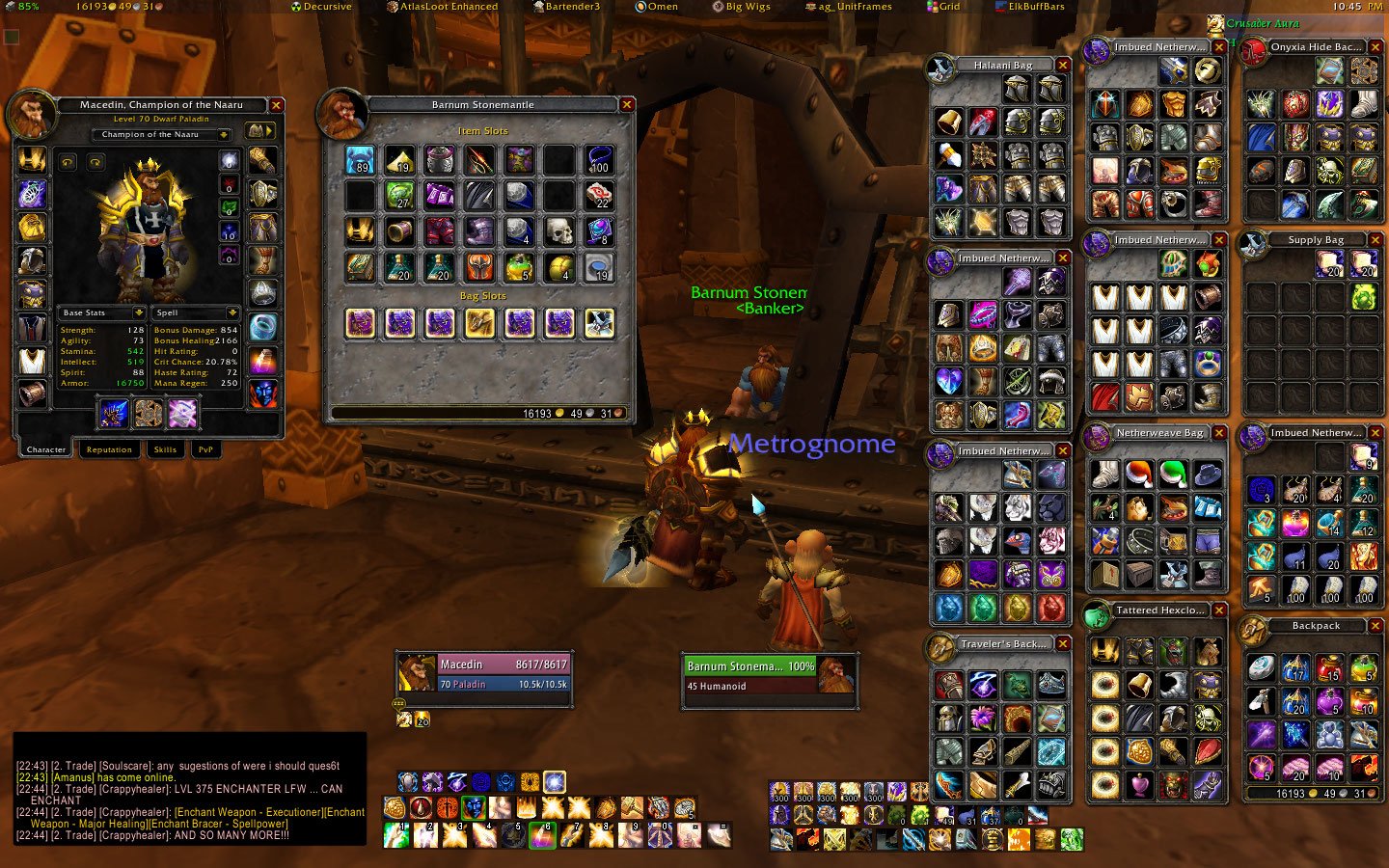This screenshot has height=868, width=1389.
Task: Switch to the Reputation tab
Action: (109, 449)
